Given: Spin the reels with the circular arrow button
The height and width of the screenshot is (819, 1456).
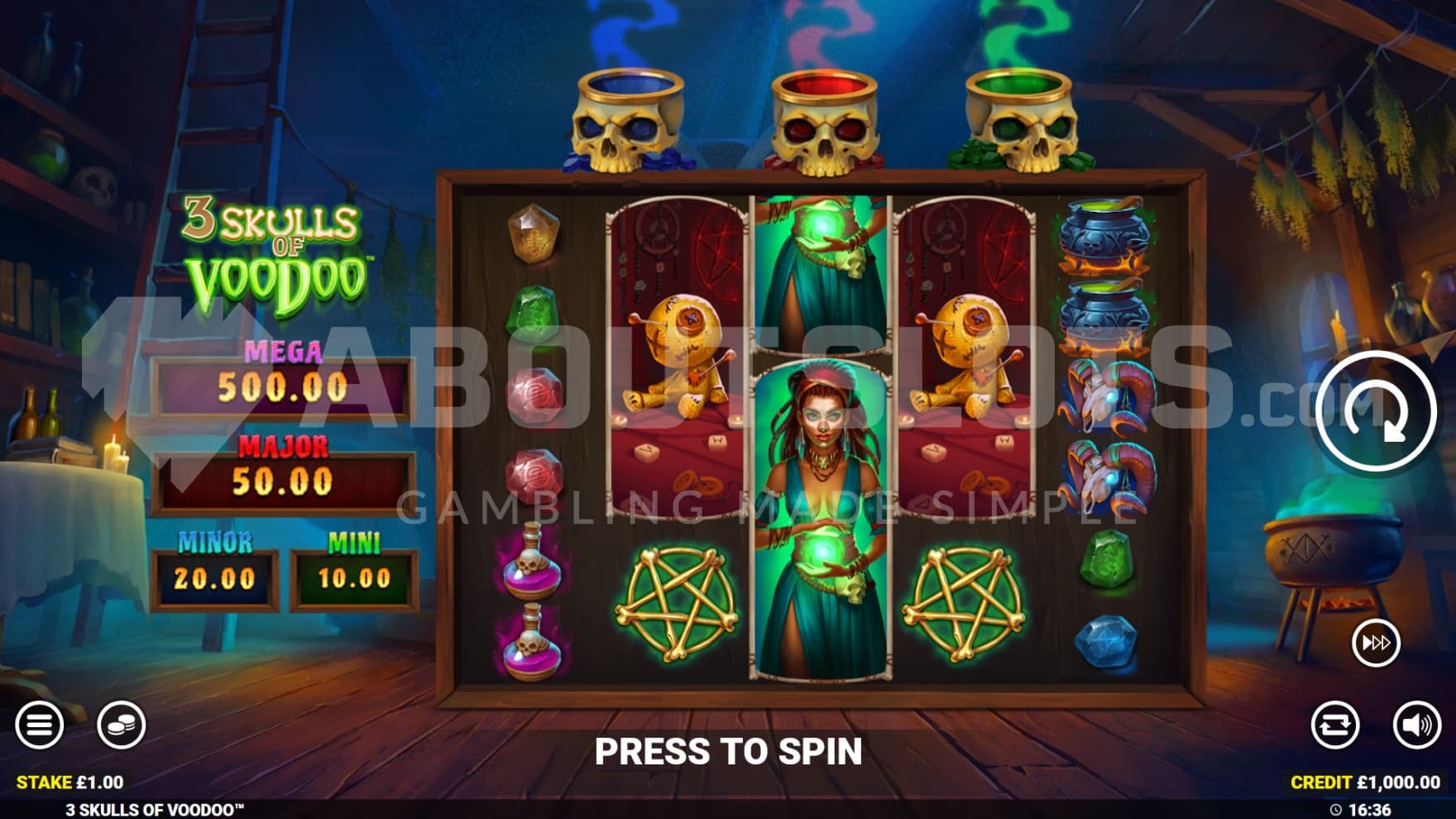Looking at the screenshot, I should [x=1375, y=411].
